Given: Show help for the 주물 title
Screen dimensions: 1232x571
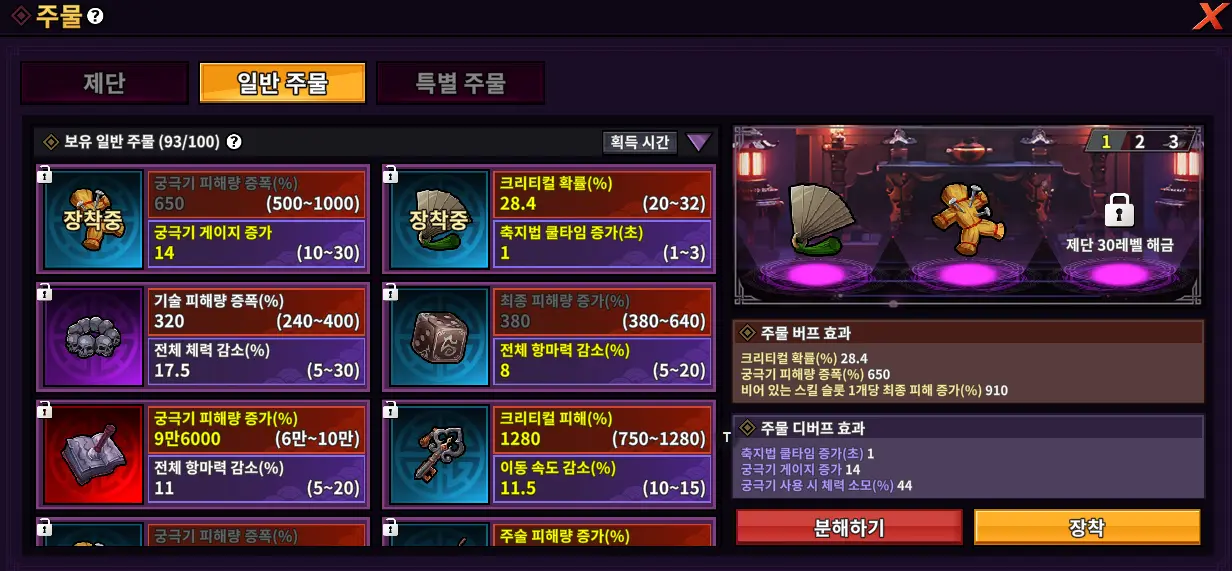Looking at the screenshot, I should [95, 17].
